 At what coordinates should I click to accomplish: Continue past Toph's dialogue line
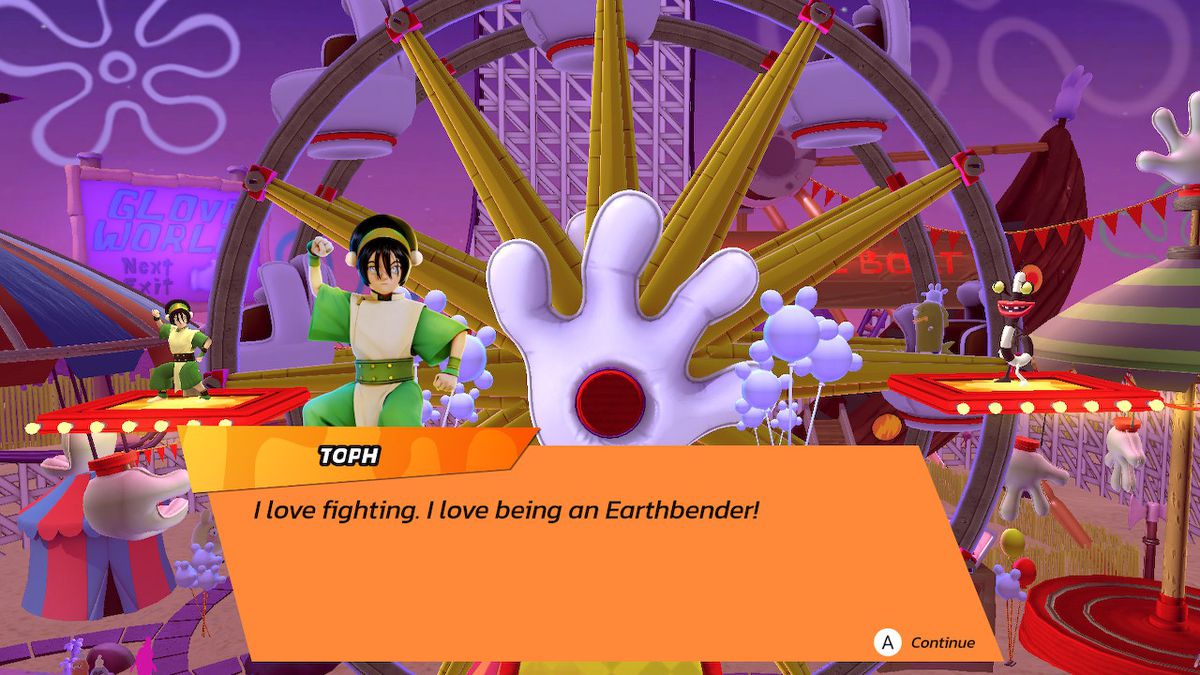926,642
